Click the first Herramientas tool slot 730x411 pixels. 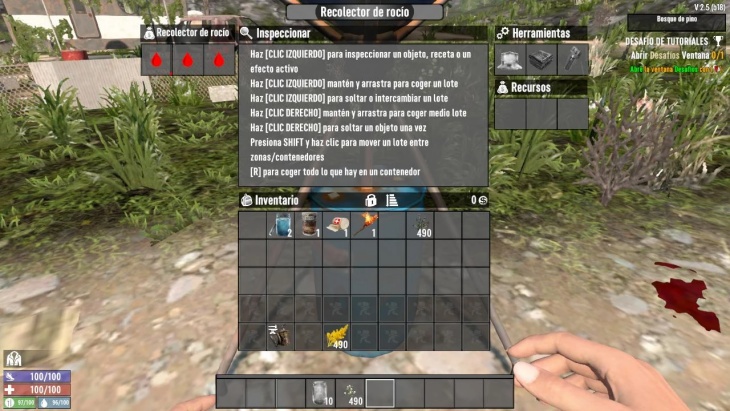pos(510,59)
